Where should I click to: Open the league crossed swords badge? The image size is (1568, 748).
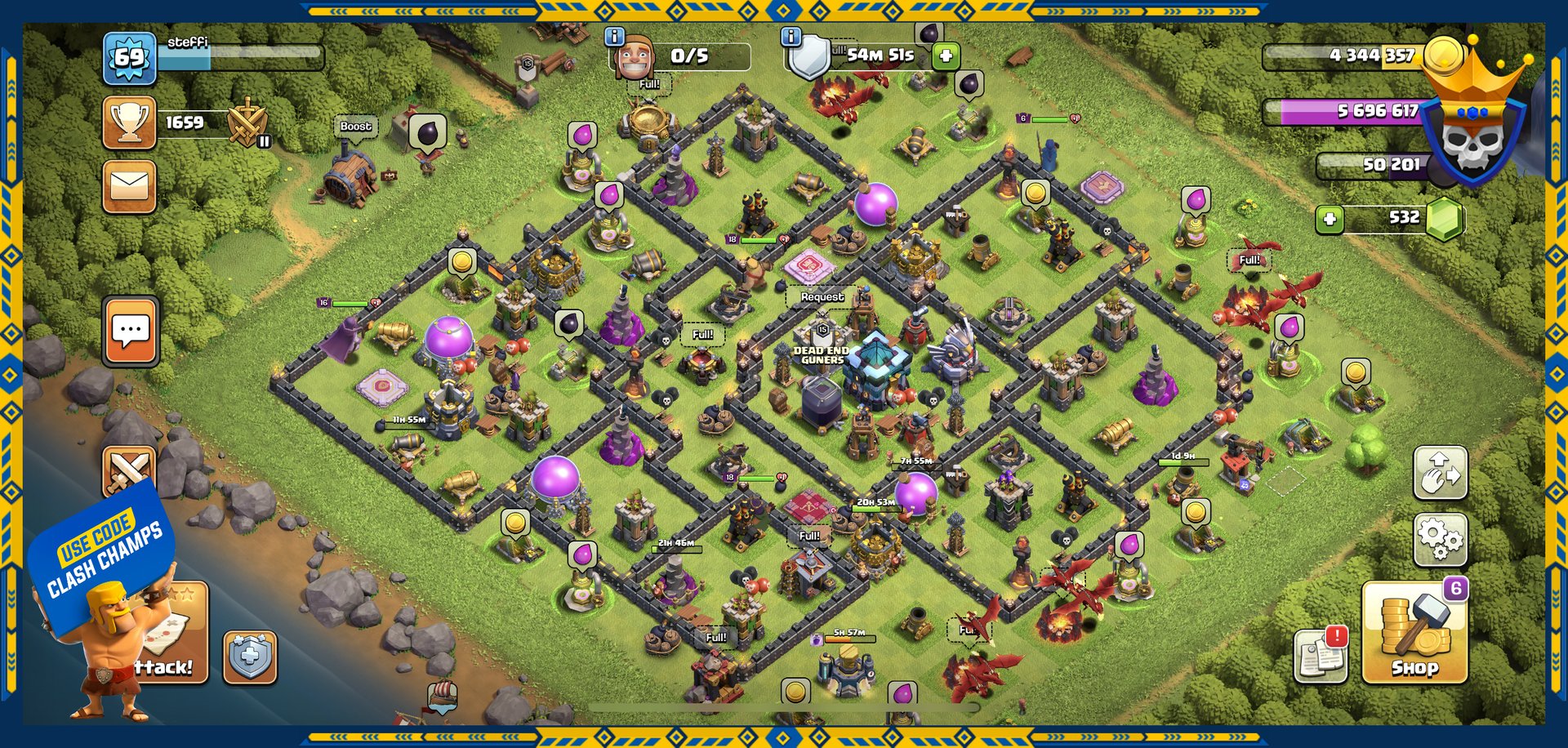[247, 123]
